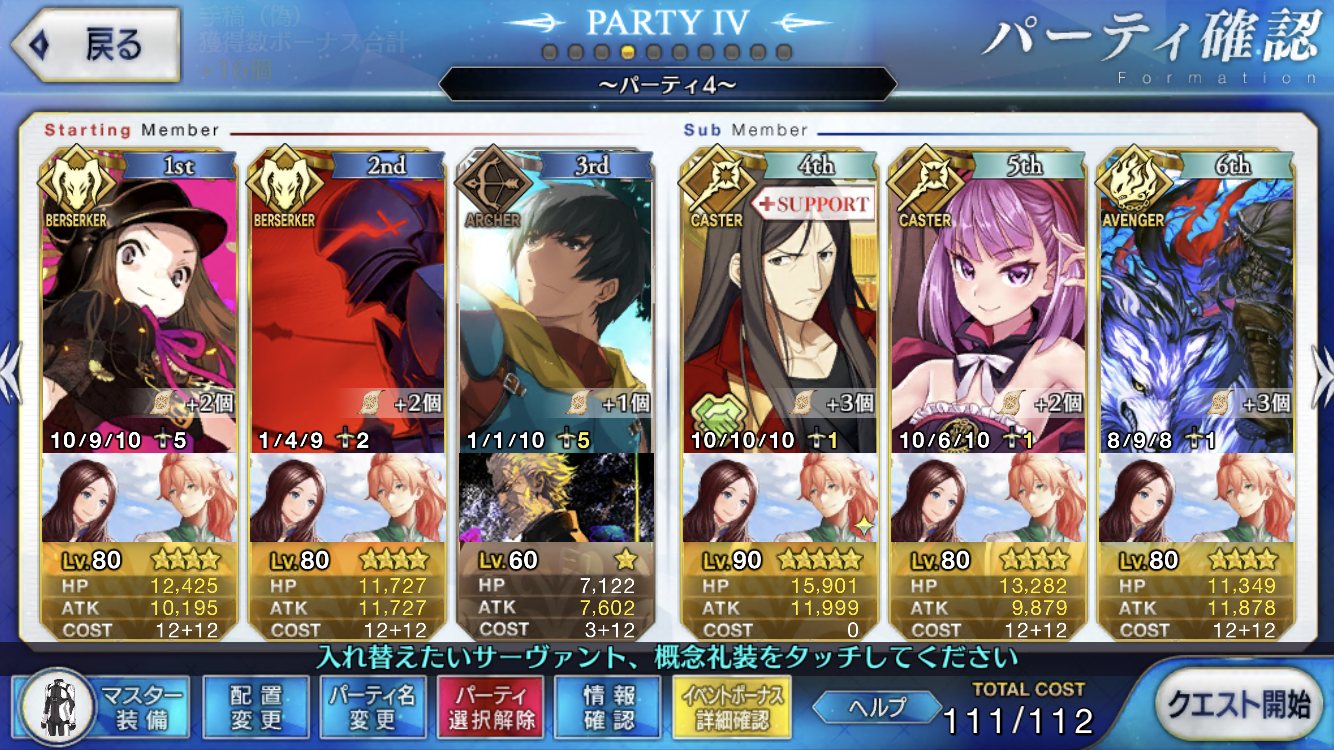Select the 2nd slot red armored Berserker
This screenshot has height=750, width=1334.
click(x=347, y=300)
